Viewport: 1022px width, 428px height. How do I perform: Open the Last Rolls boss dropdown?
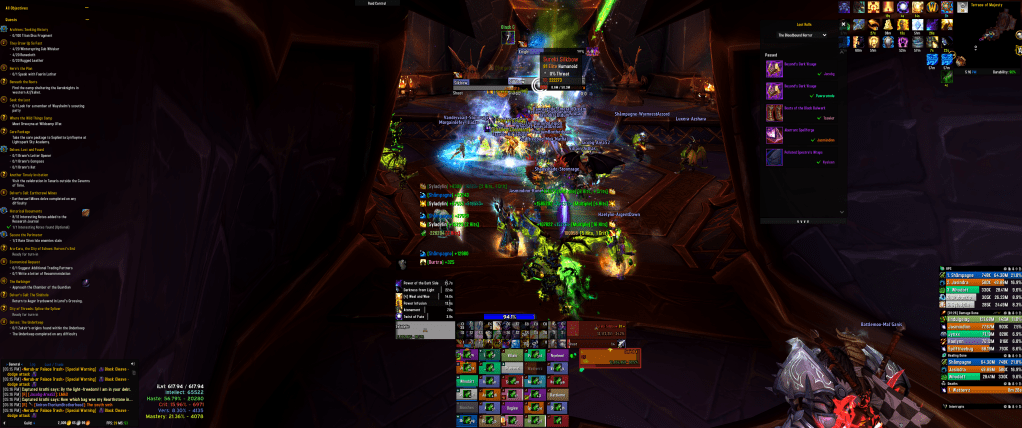point(802,35)
